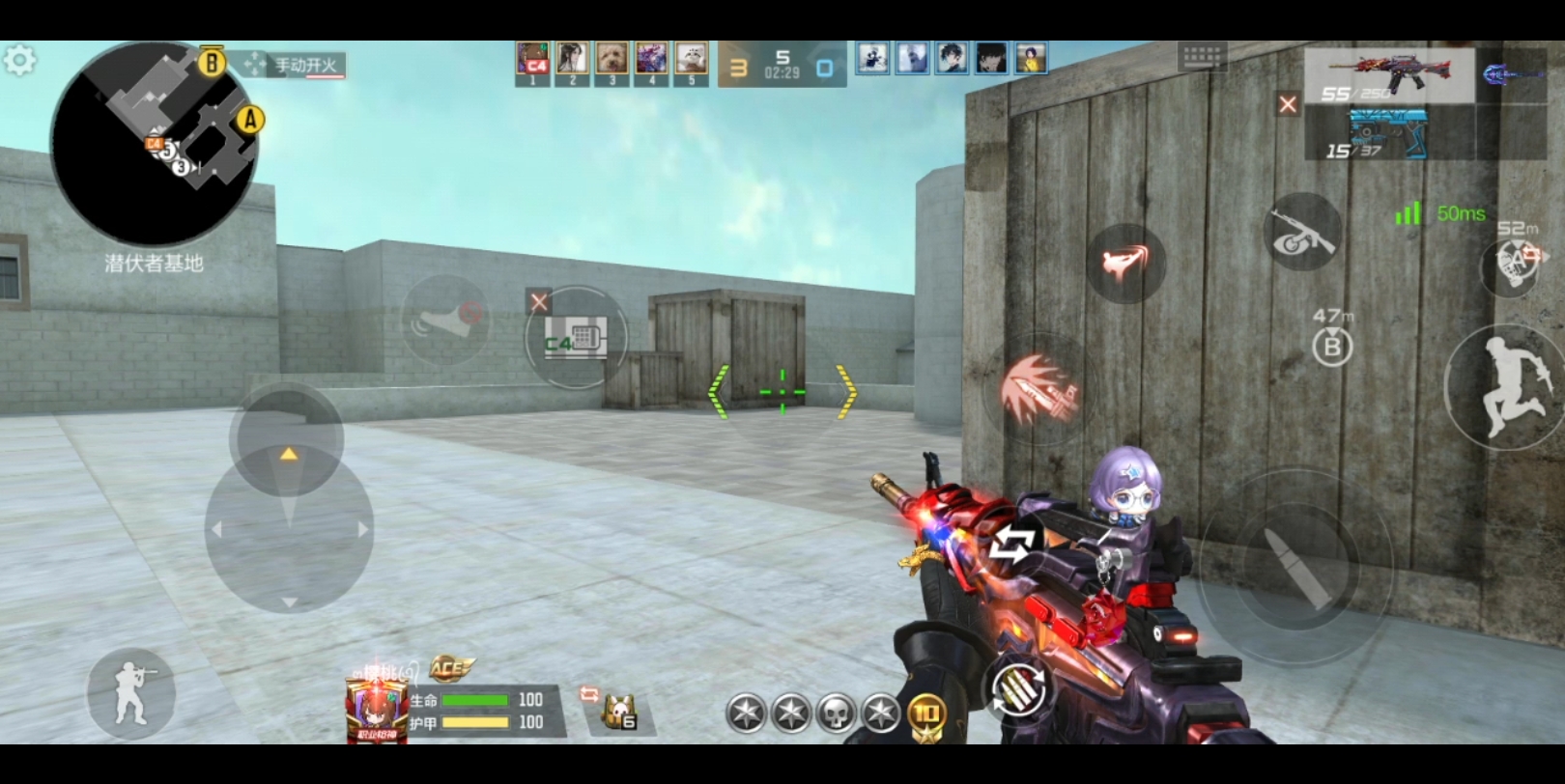Click the circular minimap
This screenshot has width=1565, height=784.
coord(153,142)
